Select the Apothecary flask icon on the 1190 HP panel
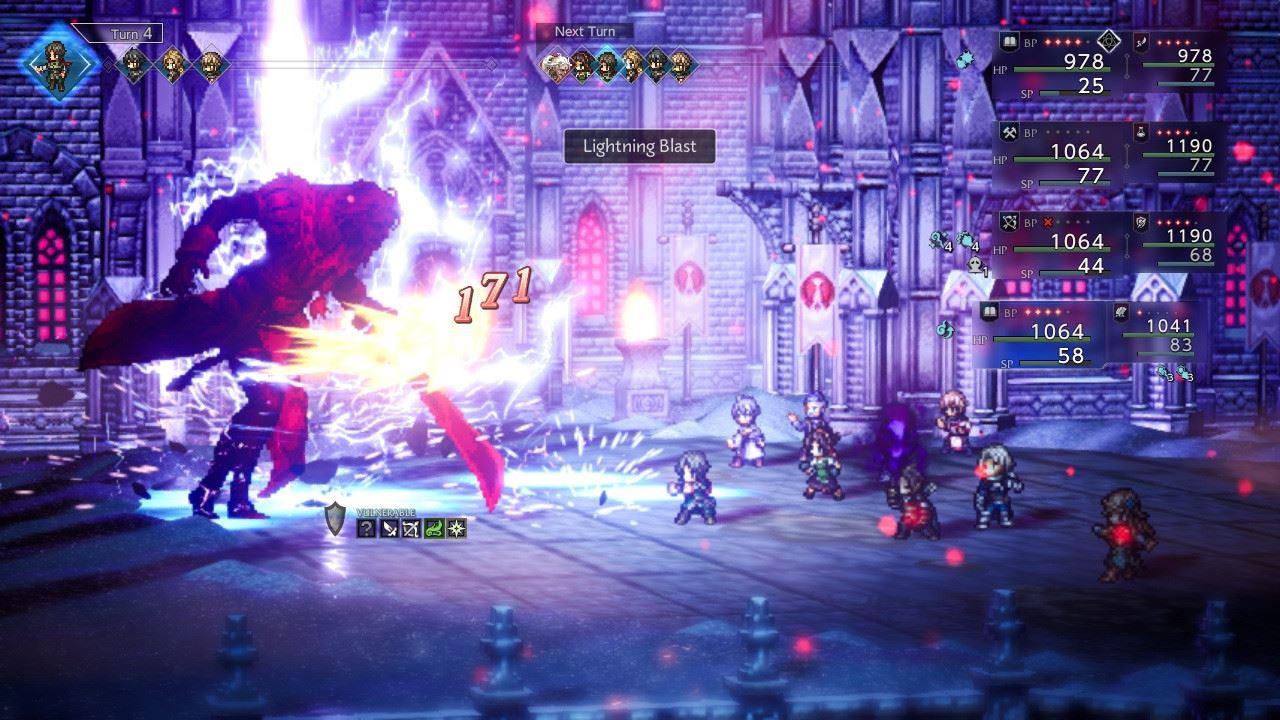This screenshot has width=1280, height=720. click(1140, 134)
